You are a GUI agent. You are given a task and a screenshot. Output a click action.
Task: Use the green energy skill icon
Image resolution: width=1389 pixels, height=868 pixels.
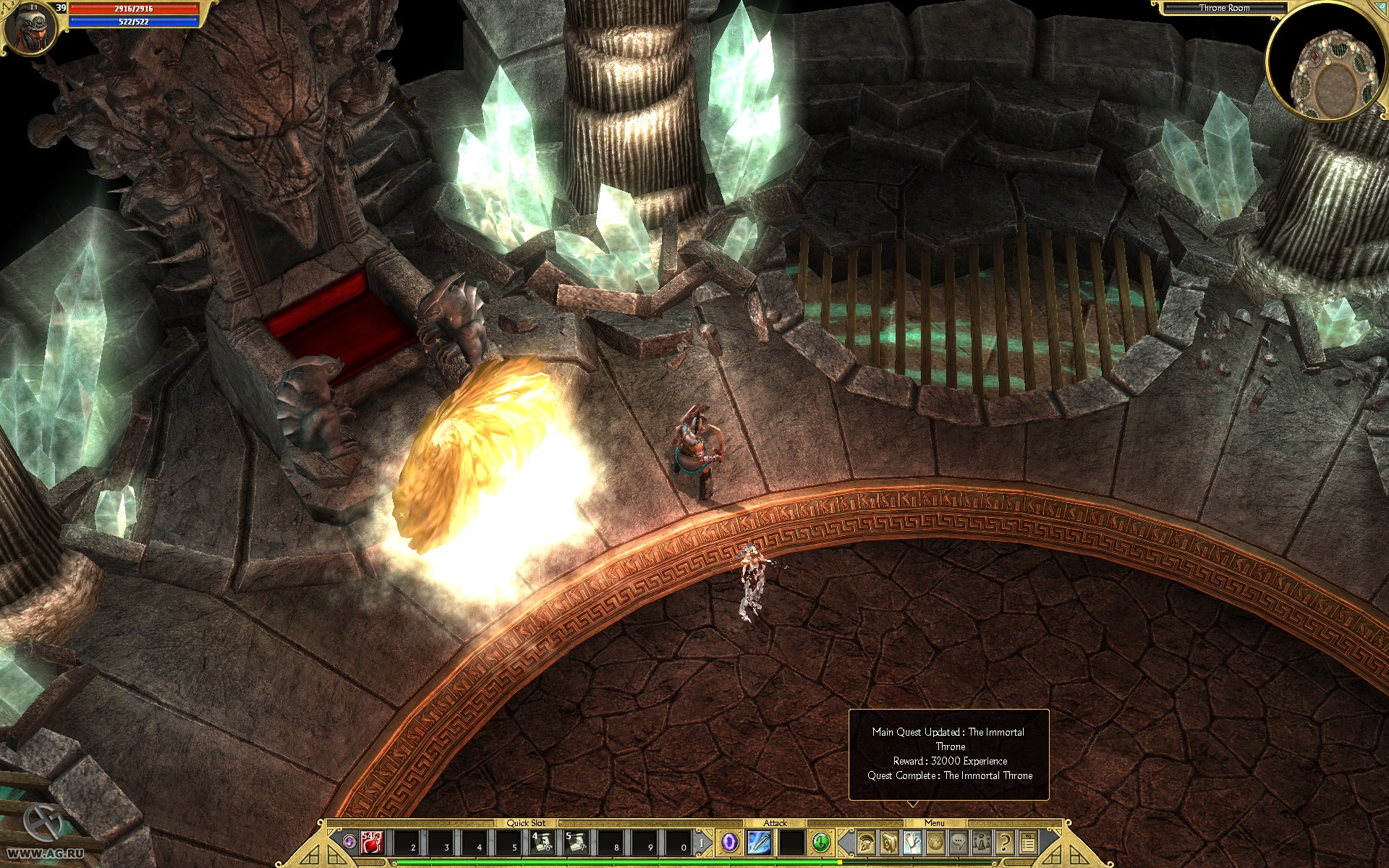(821, 841)
